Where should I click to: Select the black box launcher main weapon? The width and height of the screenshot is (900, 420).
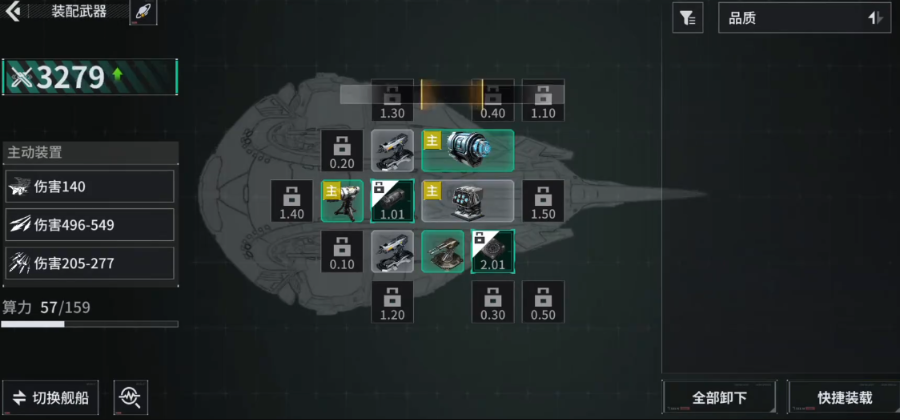468,201
